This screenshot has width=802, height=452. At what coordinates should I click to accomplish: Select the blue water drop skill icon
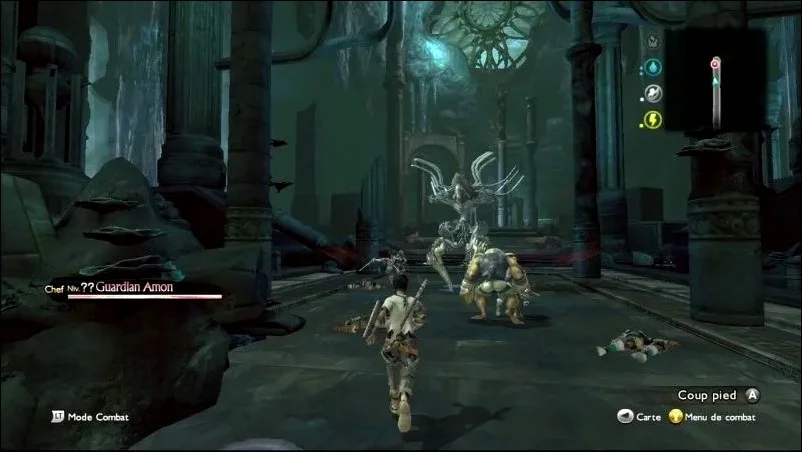(x=650, y=67)
